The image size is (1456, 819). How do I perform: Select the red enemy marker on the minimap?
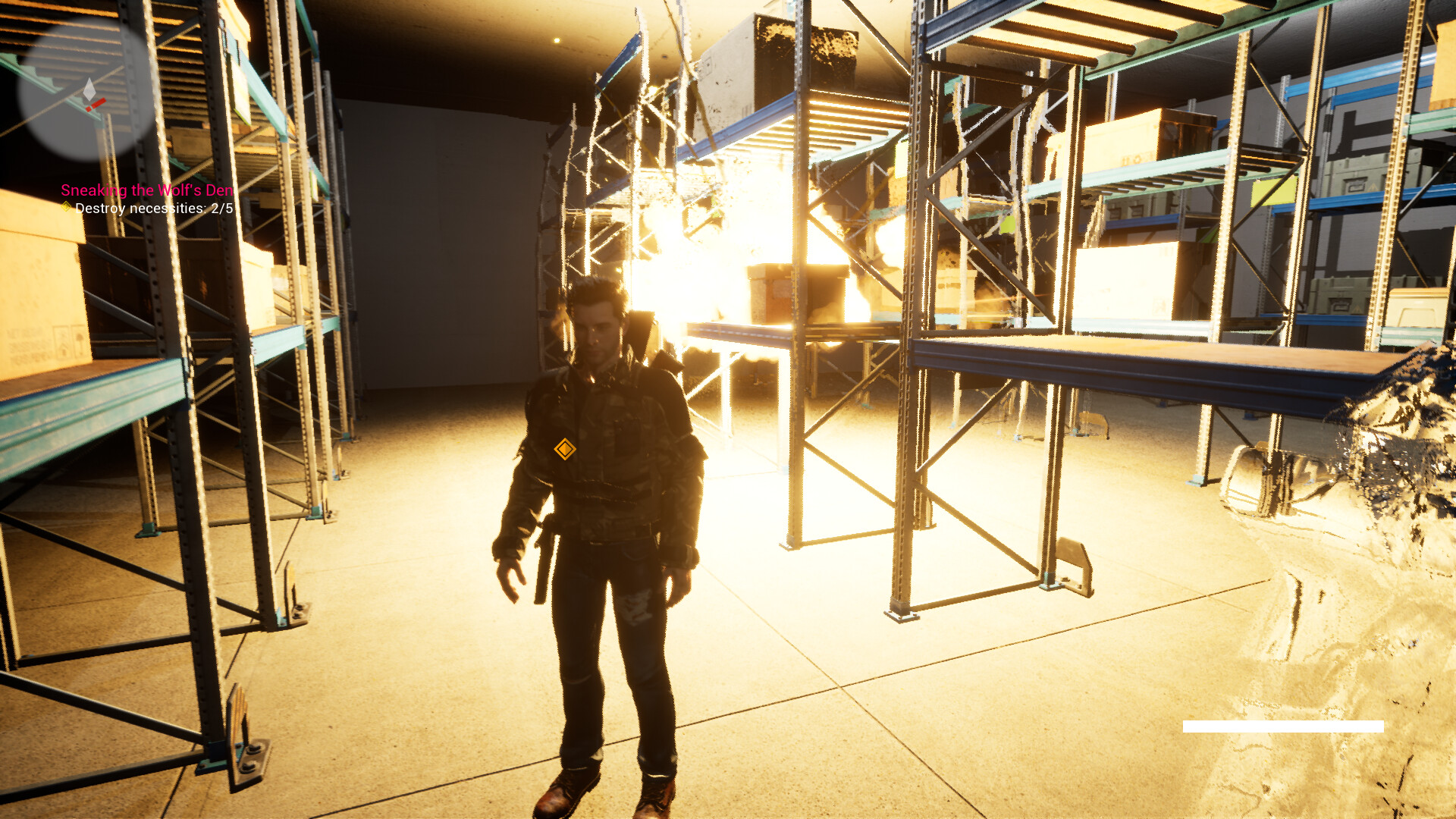coord(96,104)
